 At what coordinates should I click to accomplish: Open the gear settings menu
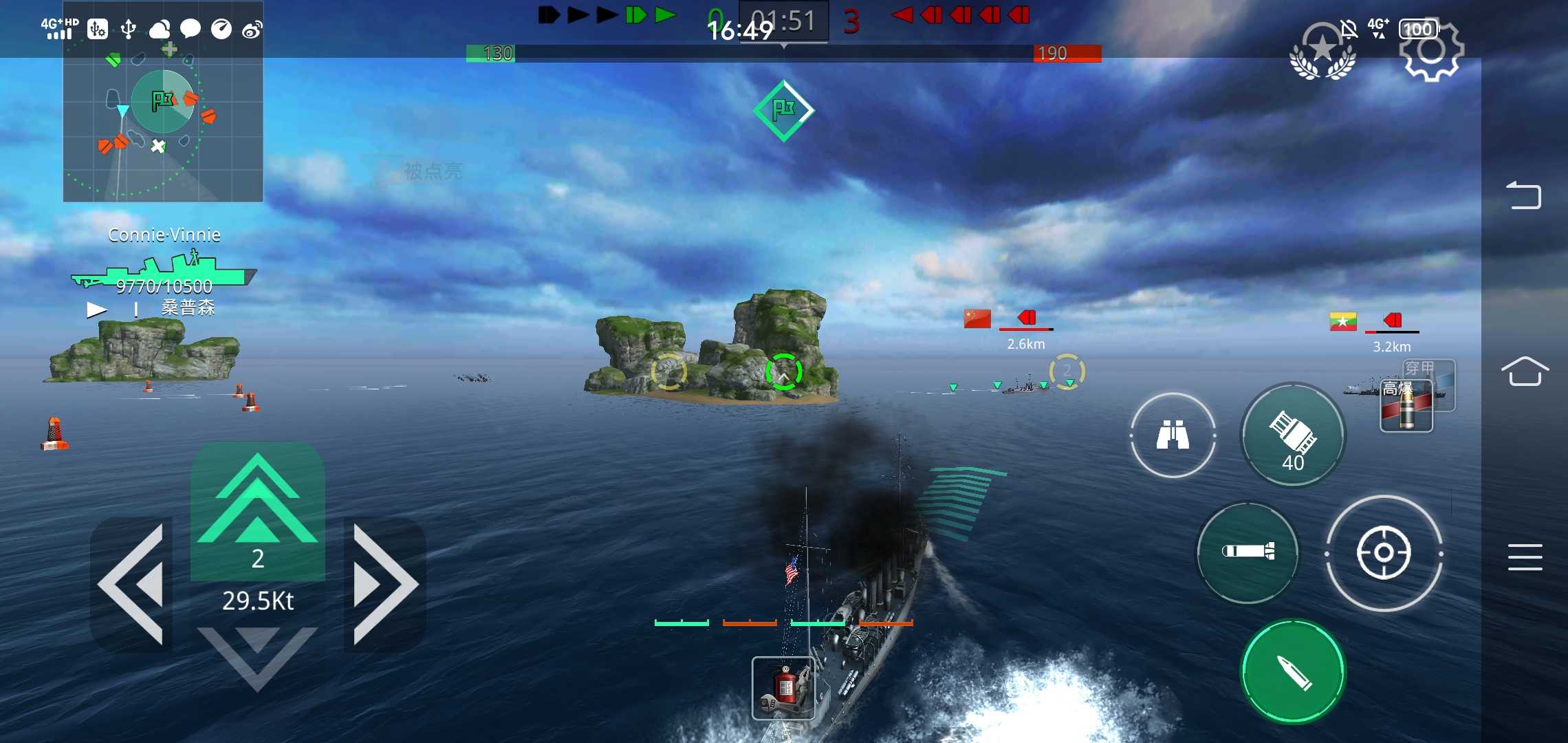[1432, 51]
